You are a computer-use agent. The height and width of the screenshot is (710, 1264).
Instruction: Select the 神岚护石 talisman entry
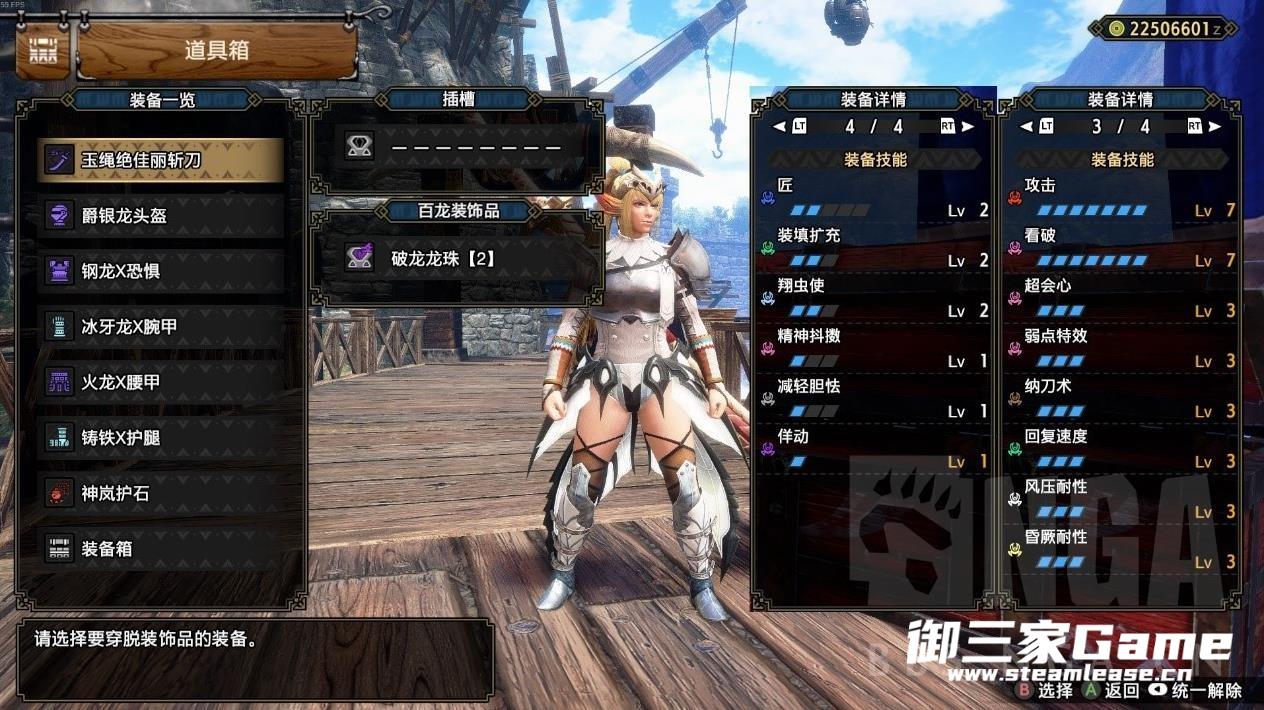160,493
